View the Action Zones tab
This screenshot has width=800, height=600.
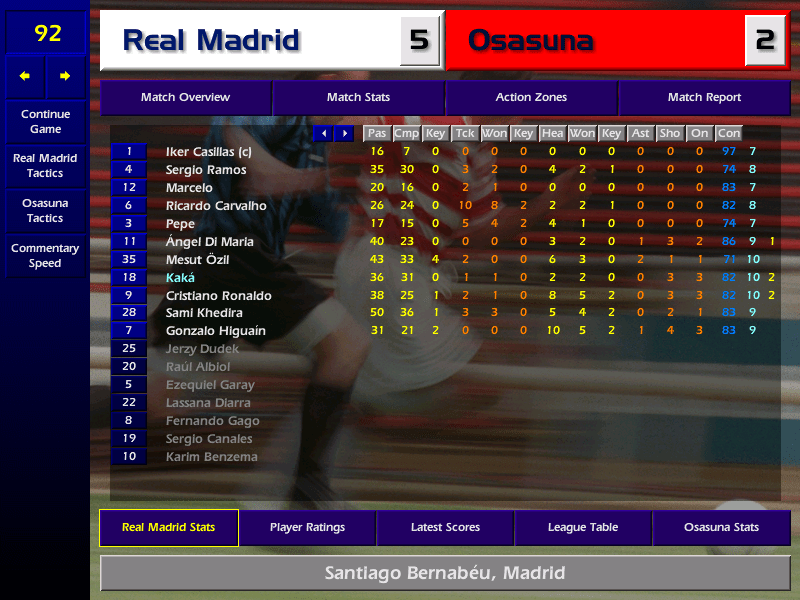tap(531, 98)
